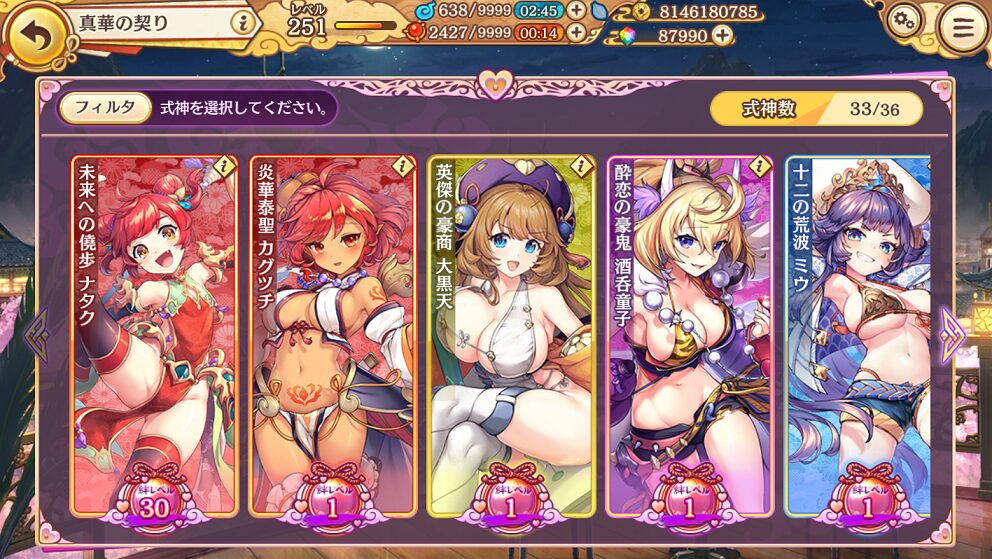Open the 真華の契り info icon
This screenshot has height=559, width=992.
click(x=241, y=22)
